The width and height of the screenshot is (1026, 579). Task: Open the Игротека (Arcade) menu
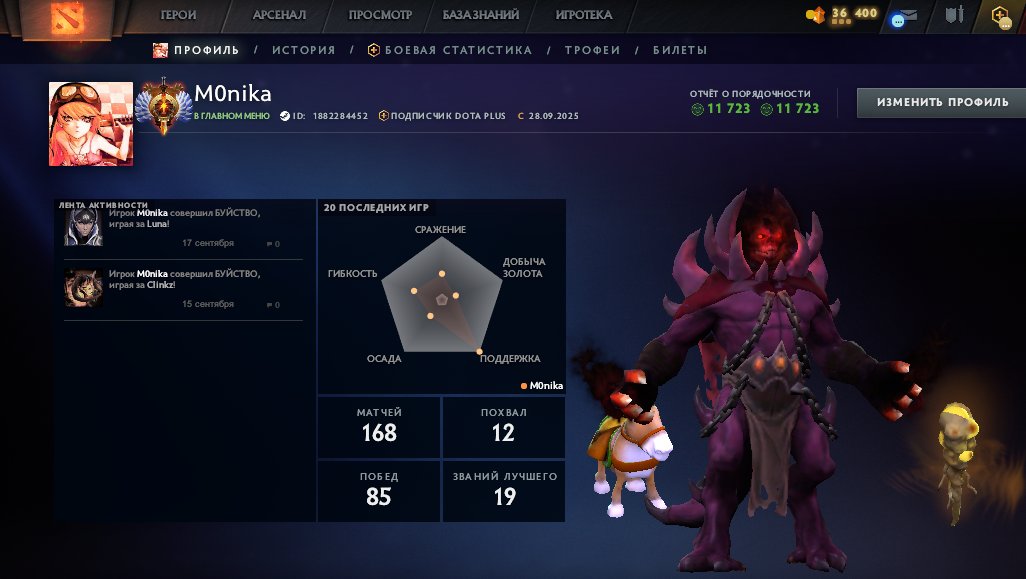(583, 15)
